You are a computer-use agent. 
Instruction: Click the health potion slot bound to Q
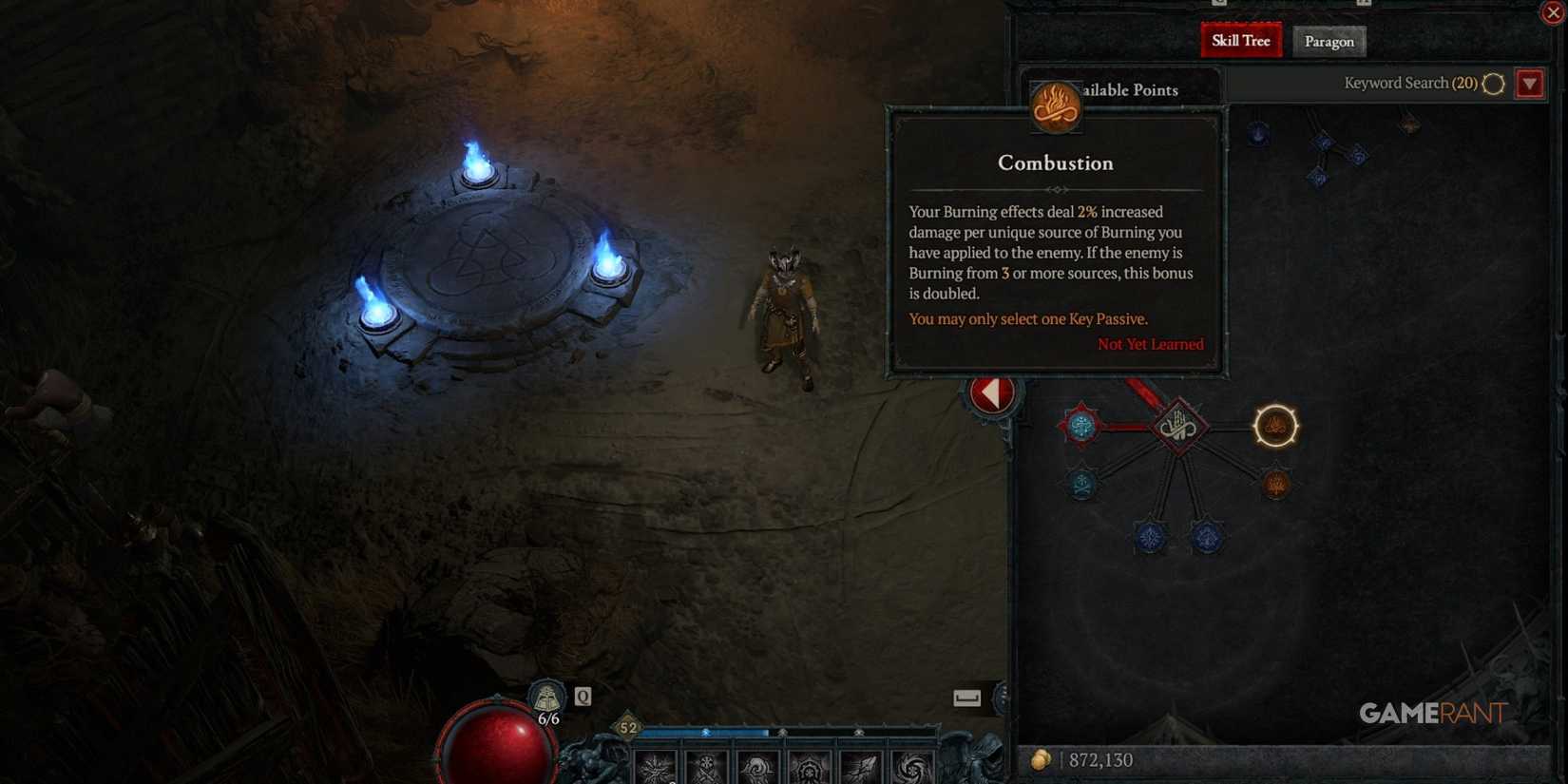(545, 697)
